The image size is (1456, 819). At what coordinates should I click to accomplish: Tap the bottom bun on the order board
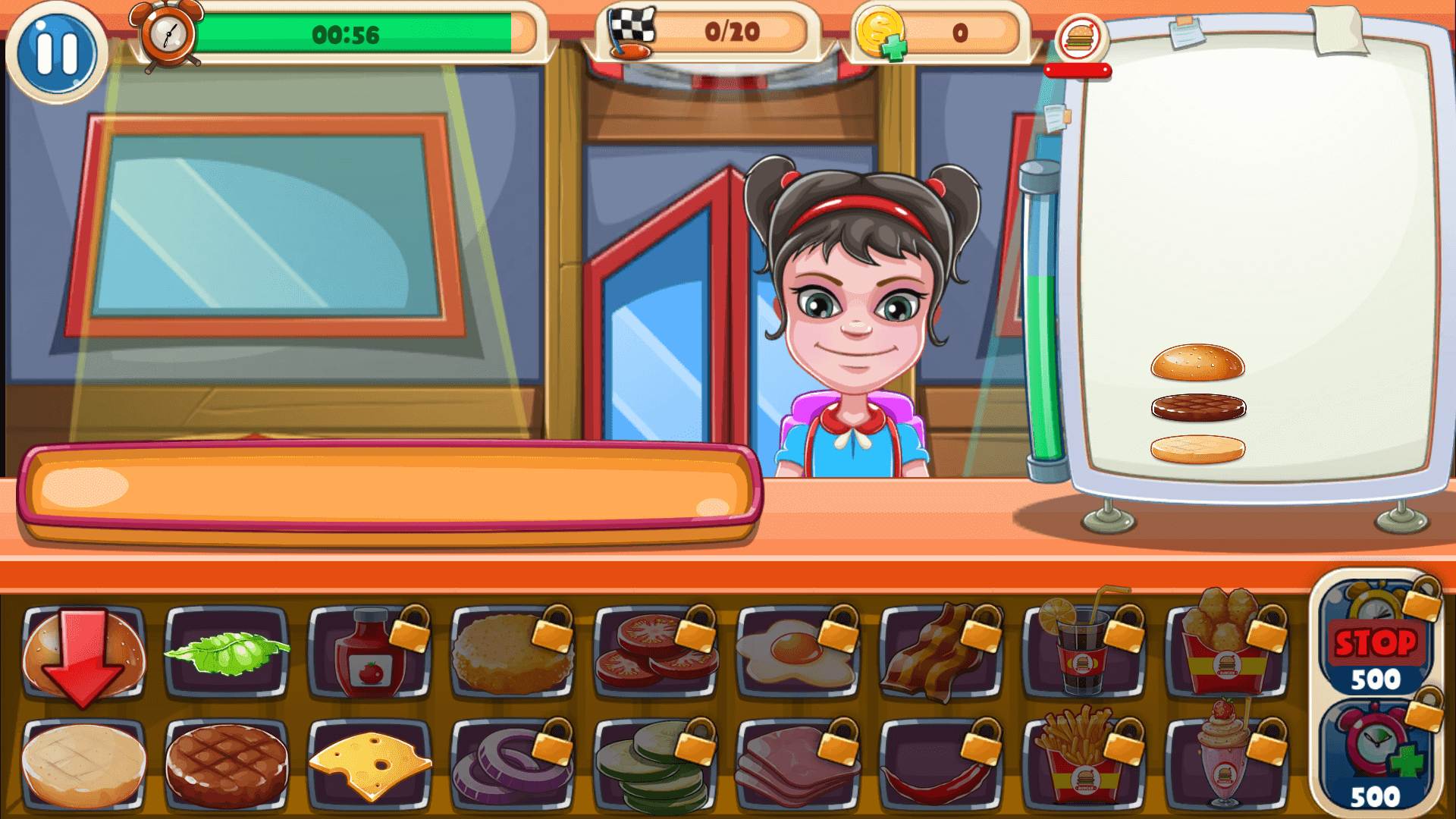point(1198,447)
